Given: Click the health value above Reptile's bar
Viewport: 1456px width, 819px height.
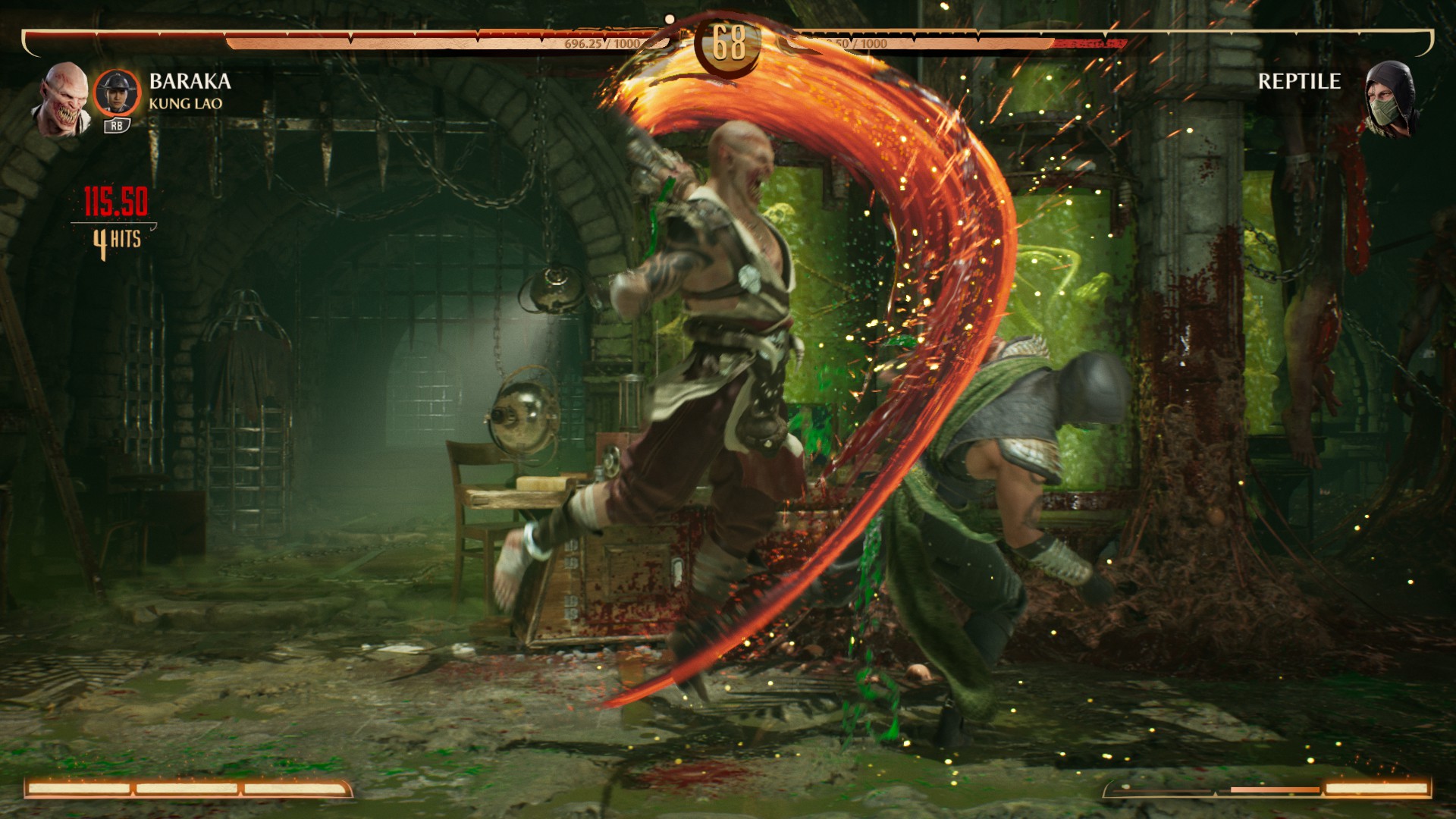Looking at the screenshot, I should coord(857,44).
